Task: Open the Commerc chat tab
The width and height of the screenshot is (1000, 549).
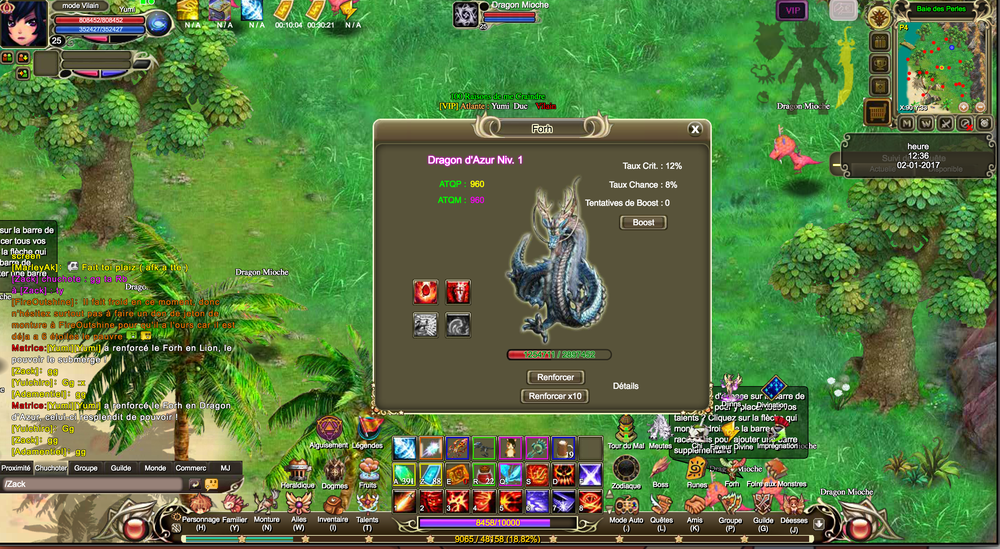Action: (x=191, y=467)
